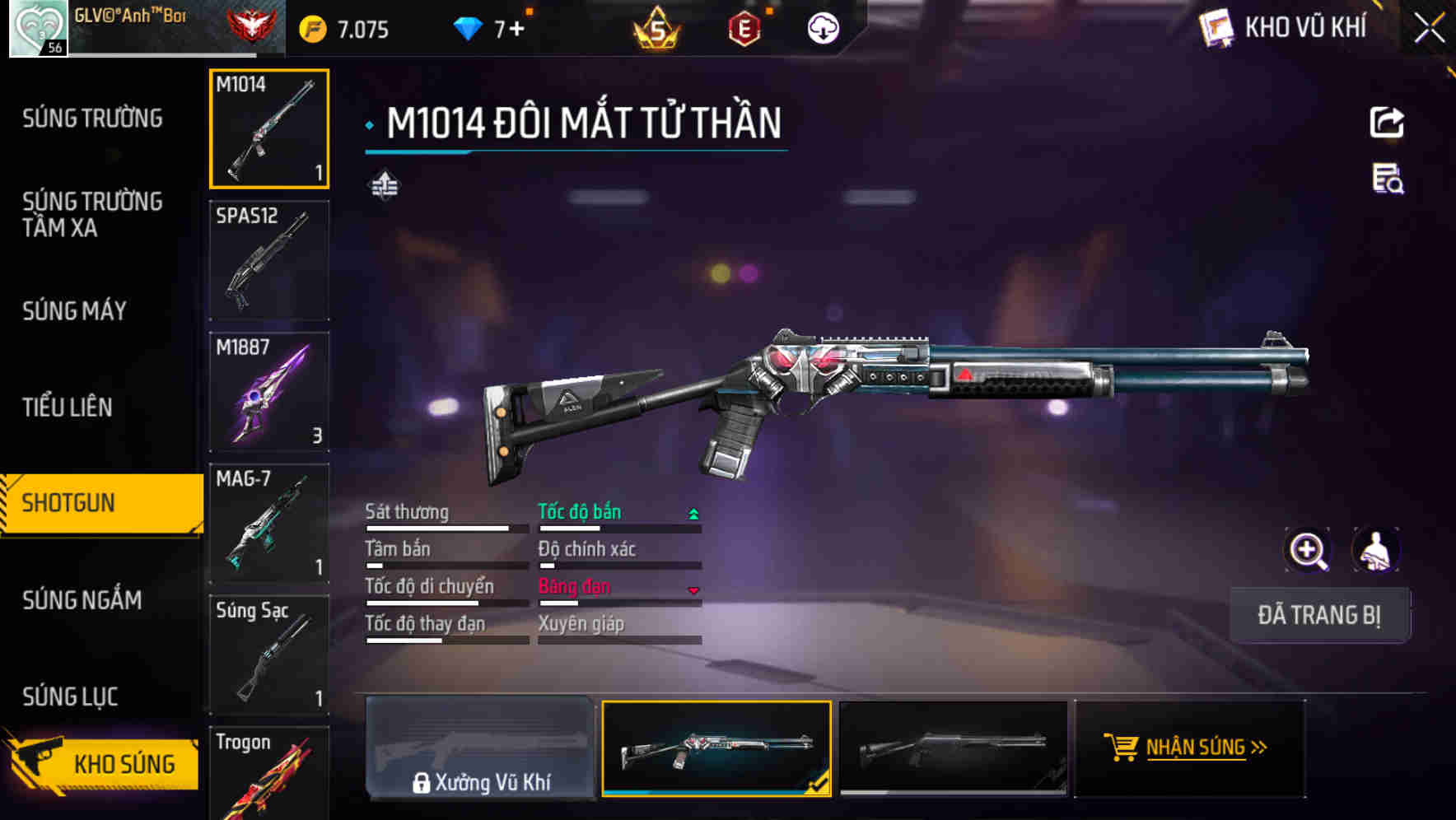Select the Súng Máy weapon category
The image size is (1456, 820).
tap(75, 310)
